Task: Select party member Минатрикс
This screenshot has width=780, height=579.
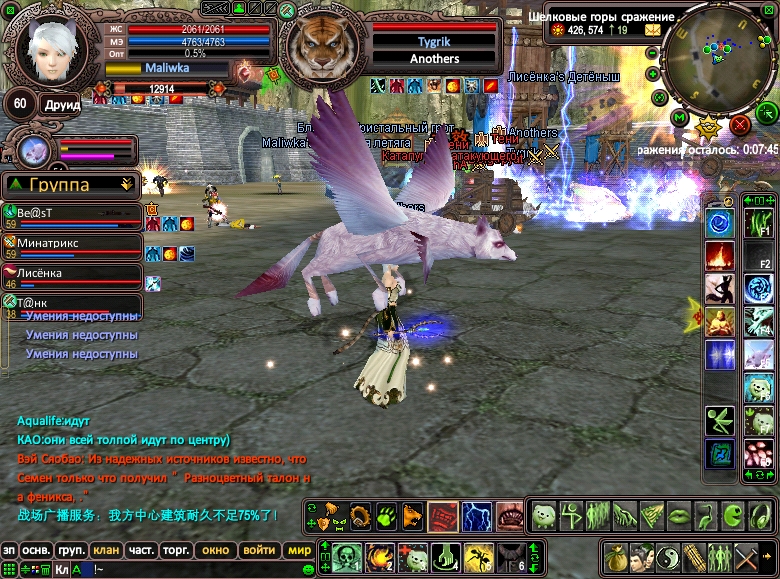Action: click(70, 242)
